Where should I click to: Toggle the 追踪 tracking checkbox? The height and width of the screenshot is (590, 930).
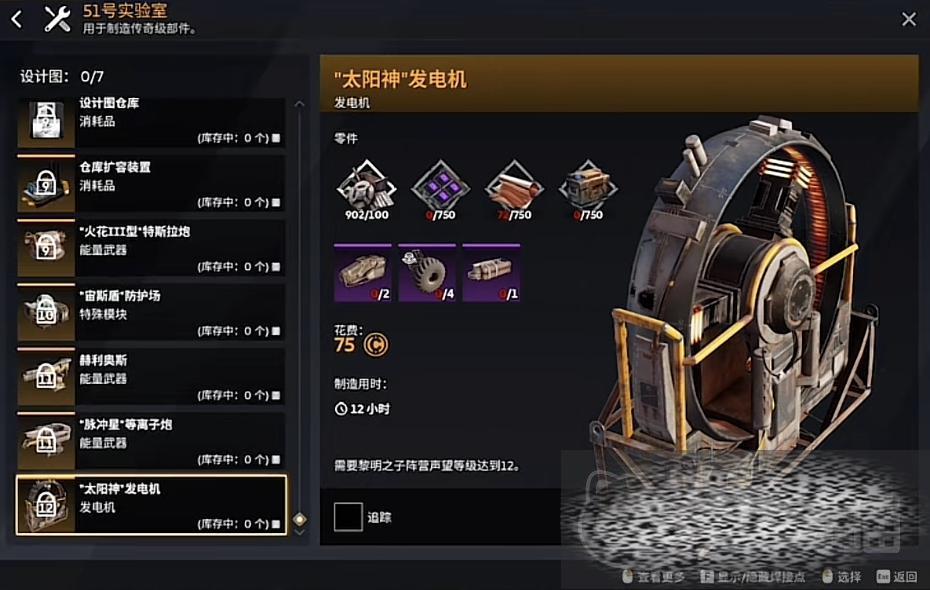pyautogui.click(x=348, y=516)
